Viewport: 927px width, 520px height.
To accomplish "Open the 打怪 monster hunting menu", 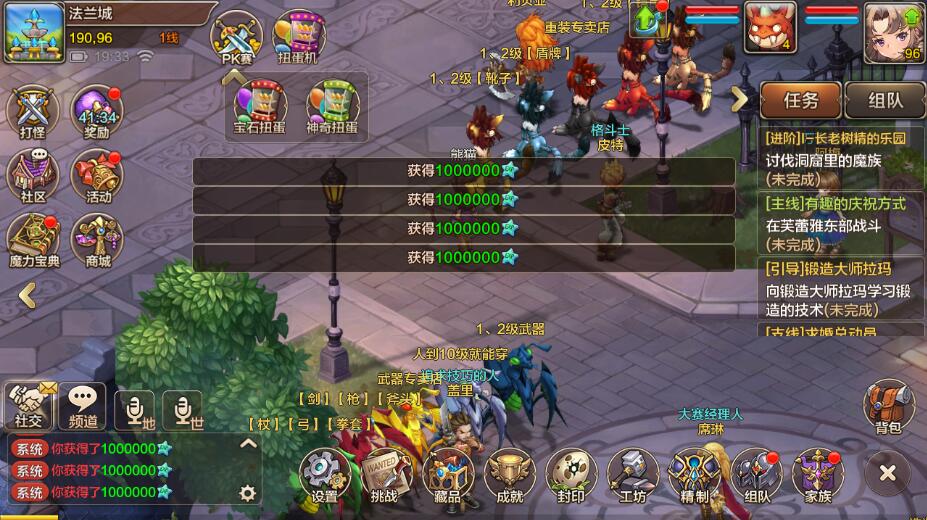I will tap(33, 112).
